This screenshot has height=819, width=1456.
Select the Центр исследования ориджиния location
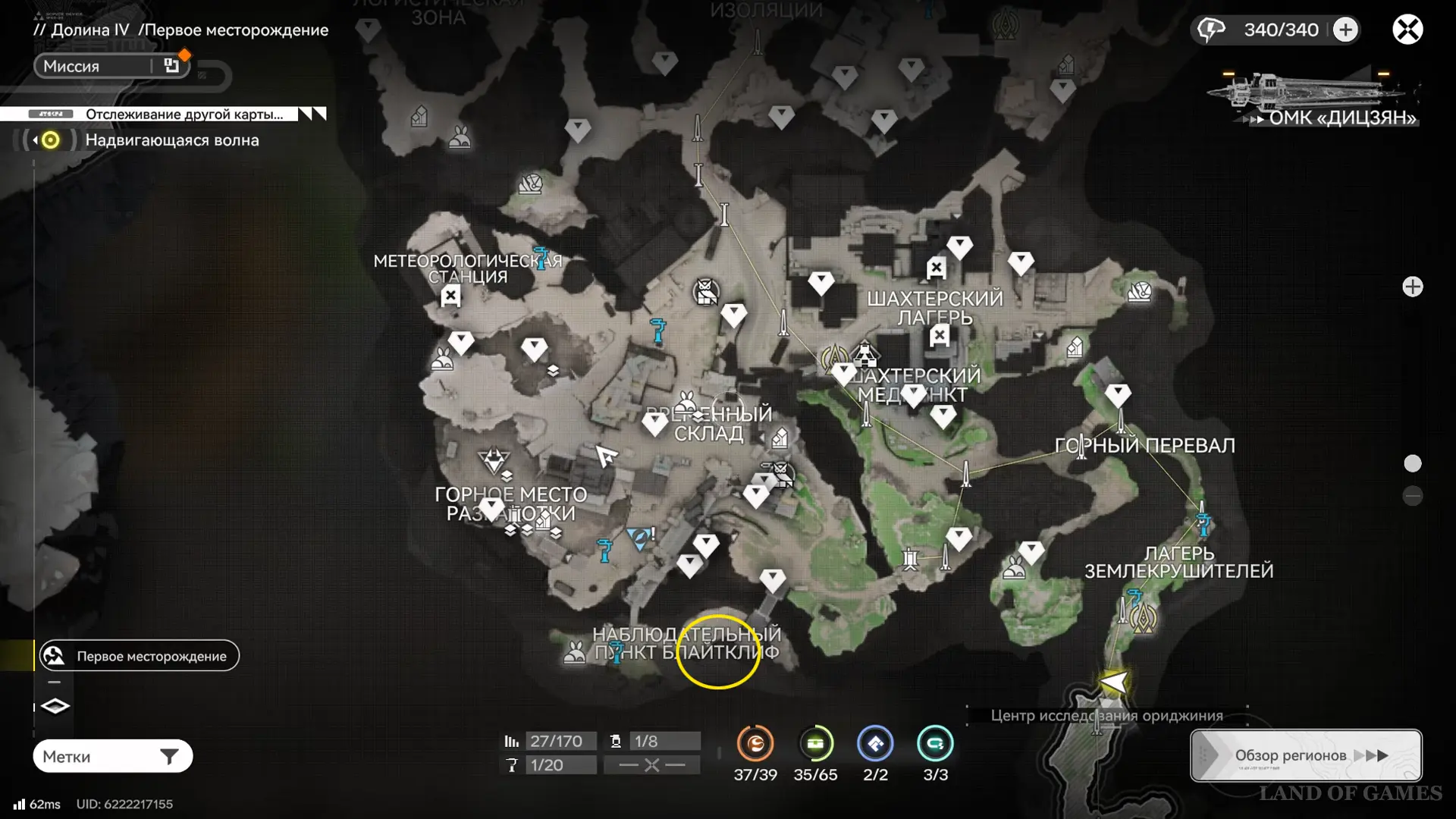pyautogui.click(x=1106, y=715)
